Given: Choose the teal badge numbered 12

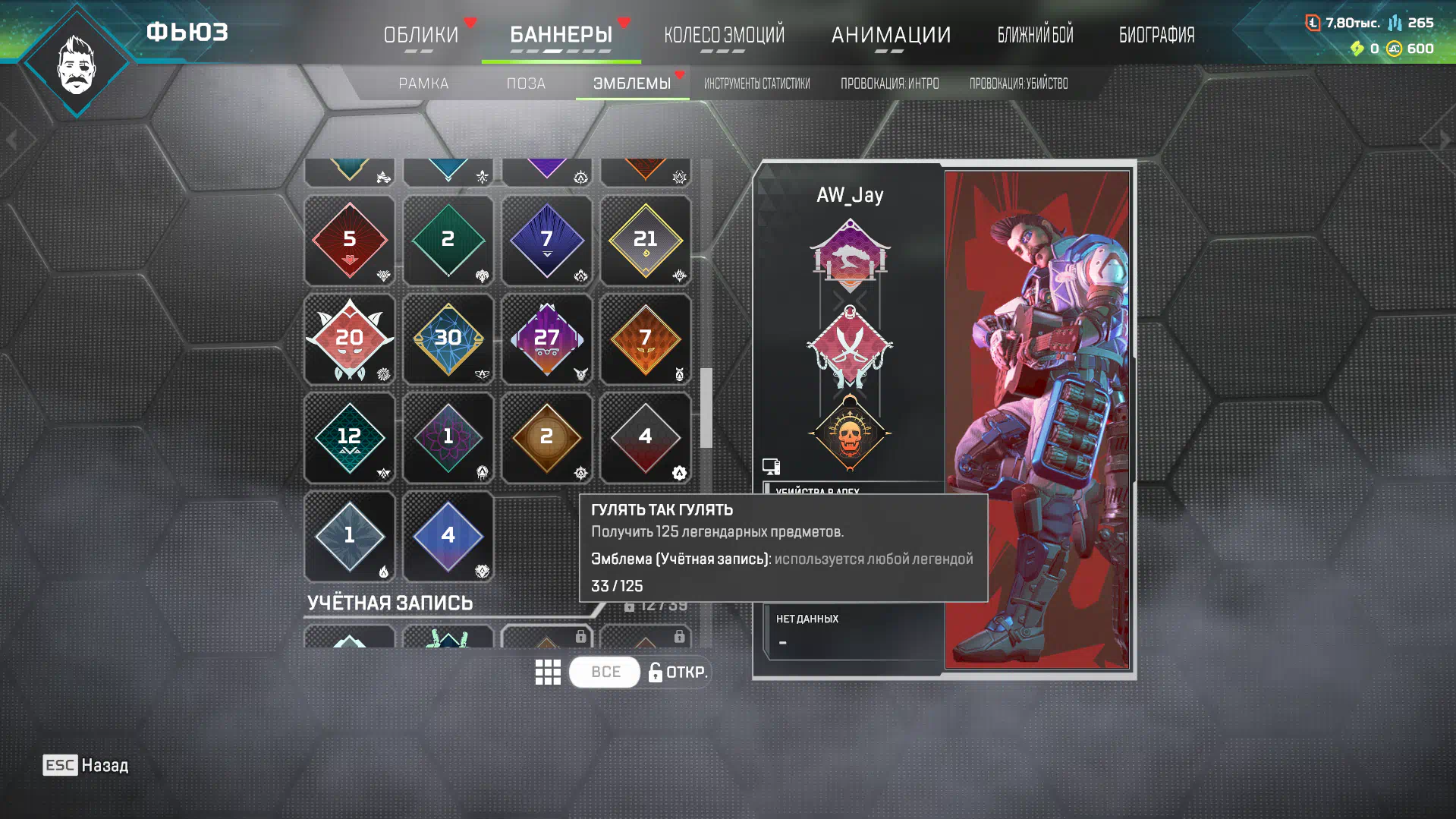Looking at the screenshot, I should point(349,437).
